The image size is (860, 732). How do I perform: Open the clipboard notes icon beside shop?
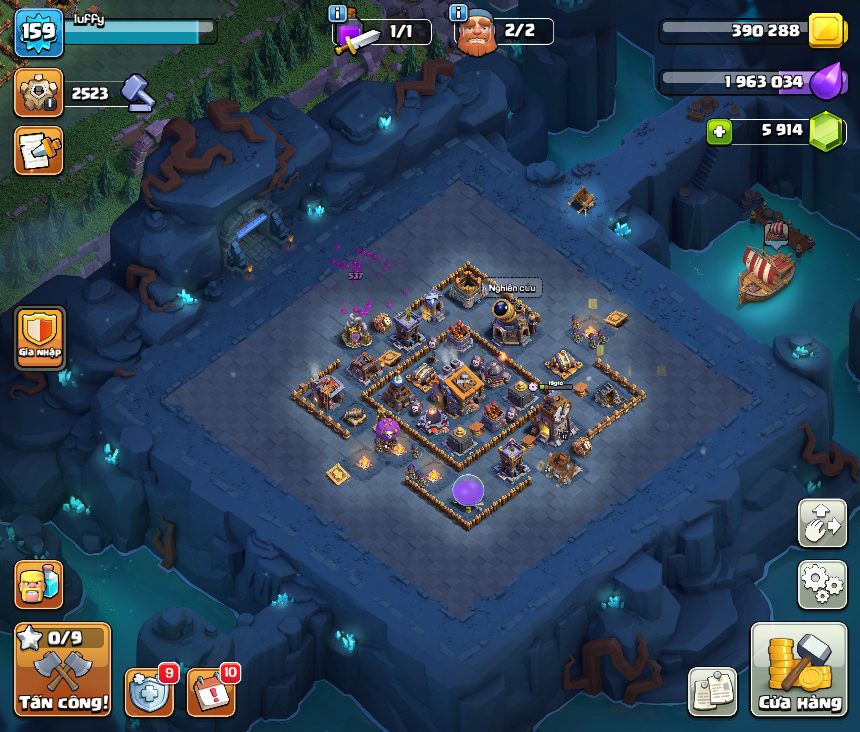(x=712, y=691)
